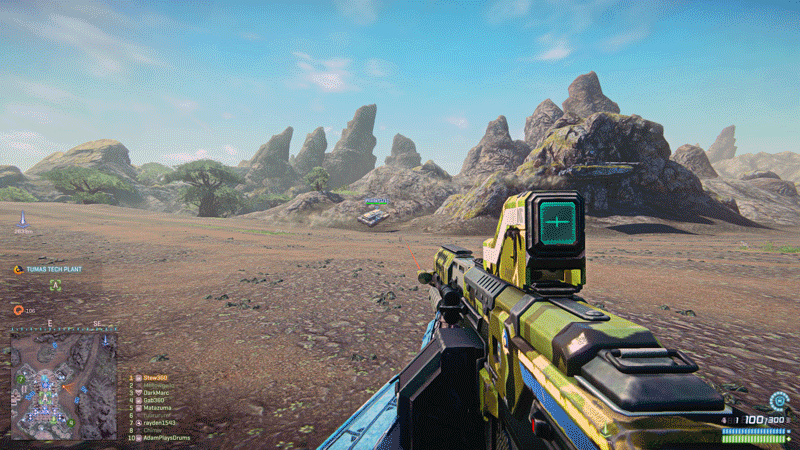Click the orange resource icon
Screen dimensions: 800x450
pos(18,310)
